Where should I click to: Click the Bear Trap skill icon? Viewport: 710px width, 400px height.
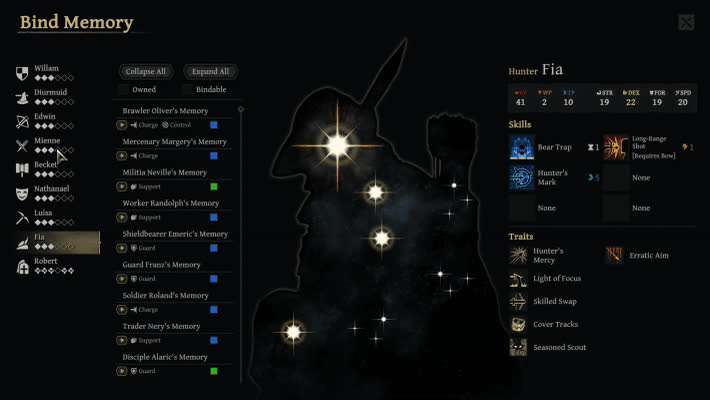(x=522, y=148)
